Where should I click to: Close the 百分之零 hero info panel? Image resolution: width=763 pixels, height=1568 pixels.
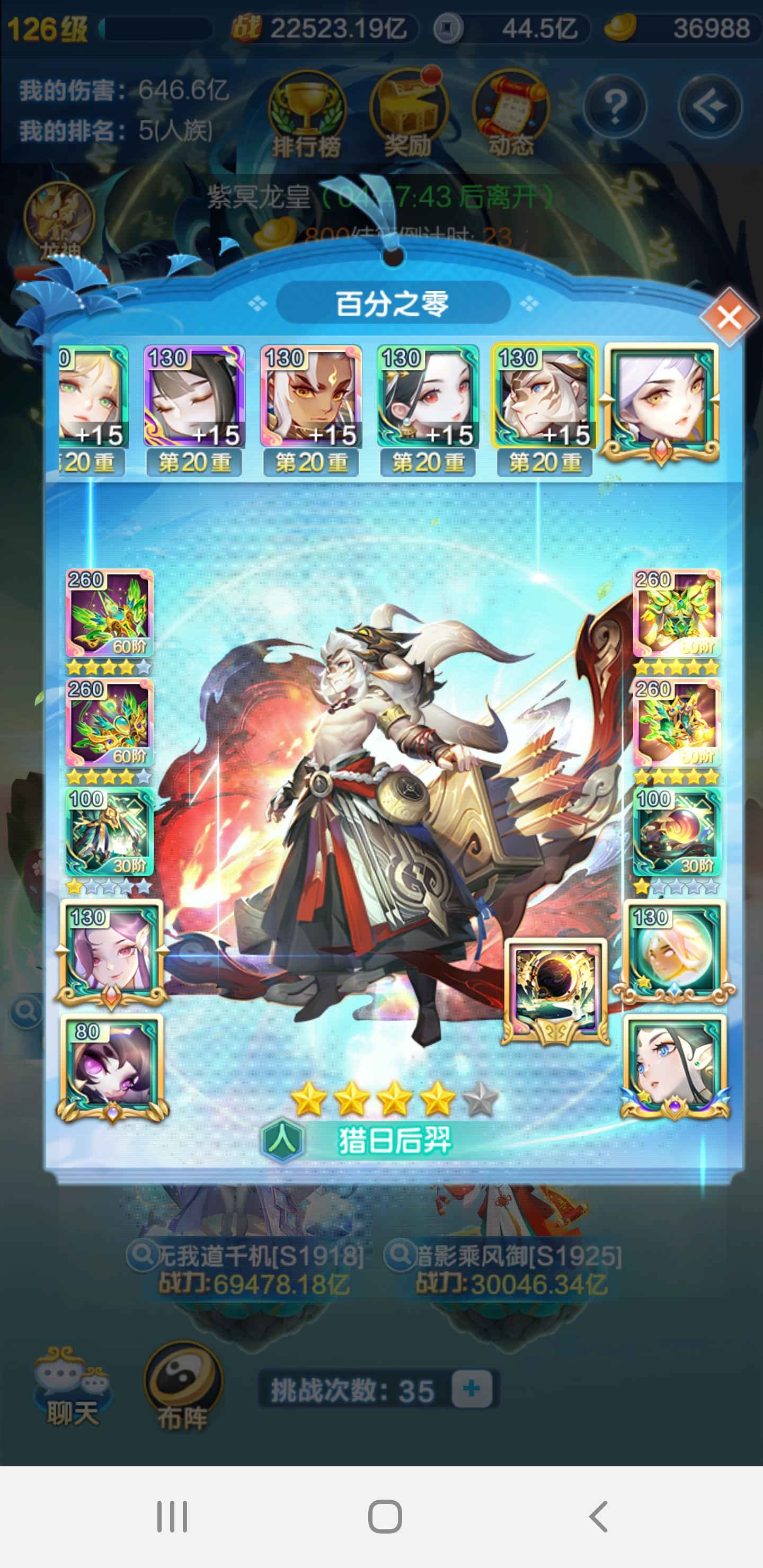click(x=730, y=318)
